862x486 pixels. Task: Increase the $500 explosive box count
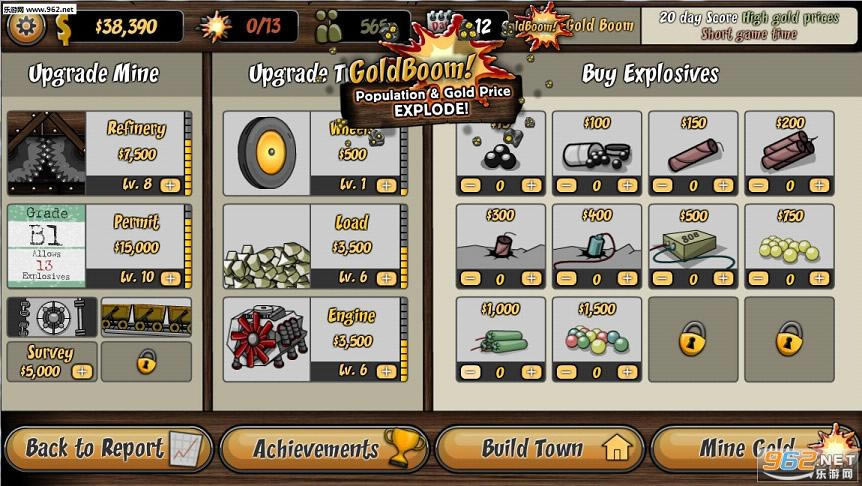point(724,279)
